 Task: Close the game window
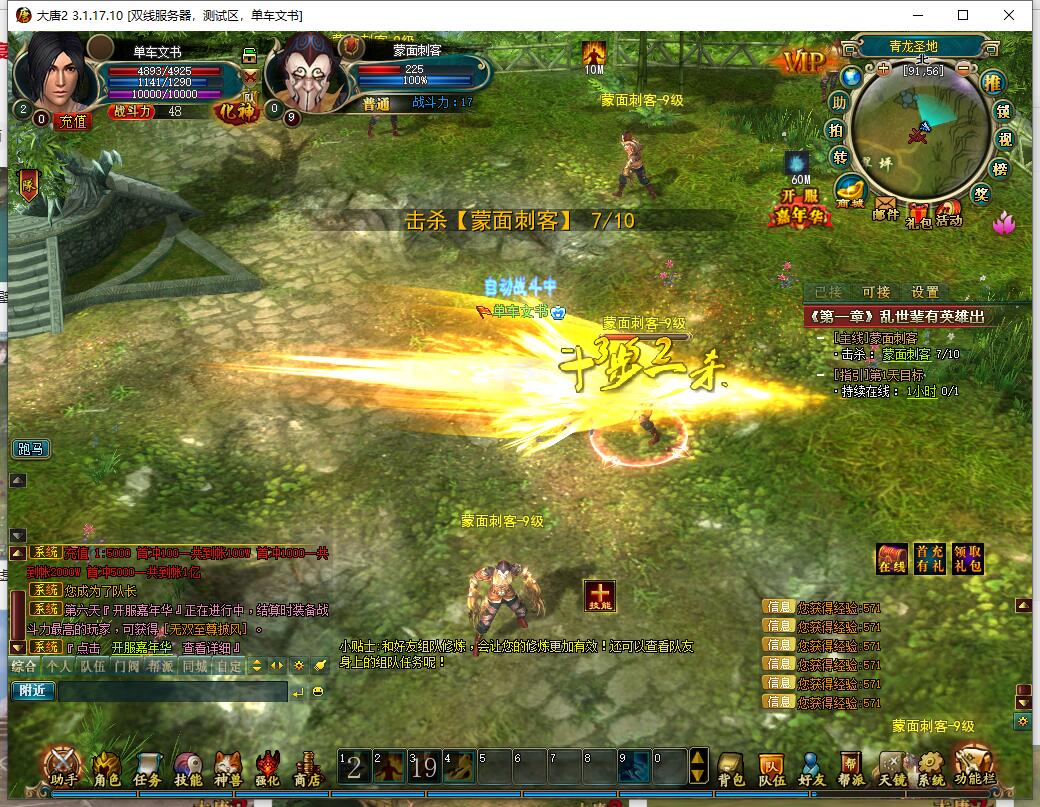[x=1010, y=15]
